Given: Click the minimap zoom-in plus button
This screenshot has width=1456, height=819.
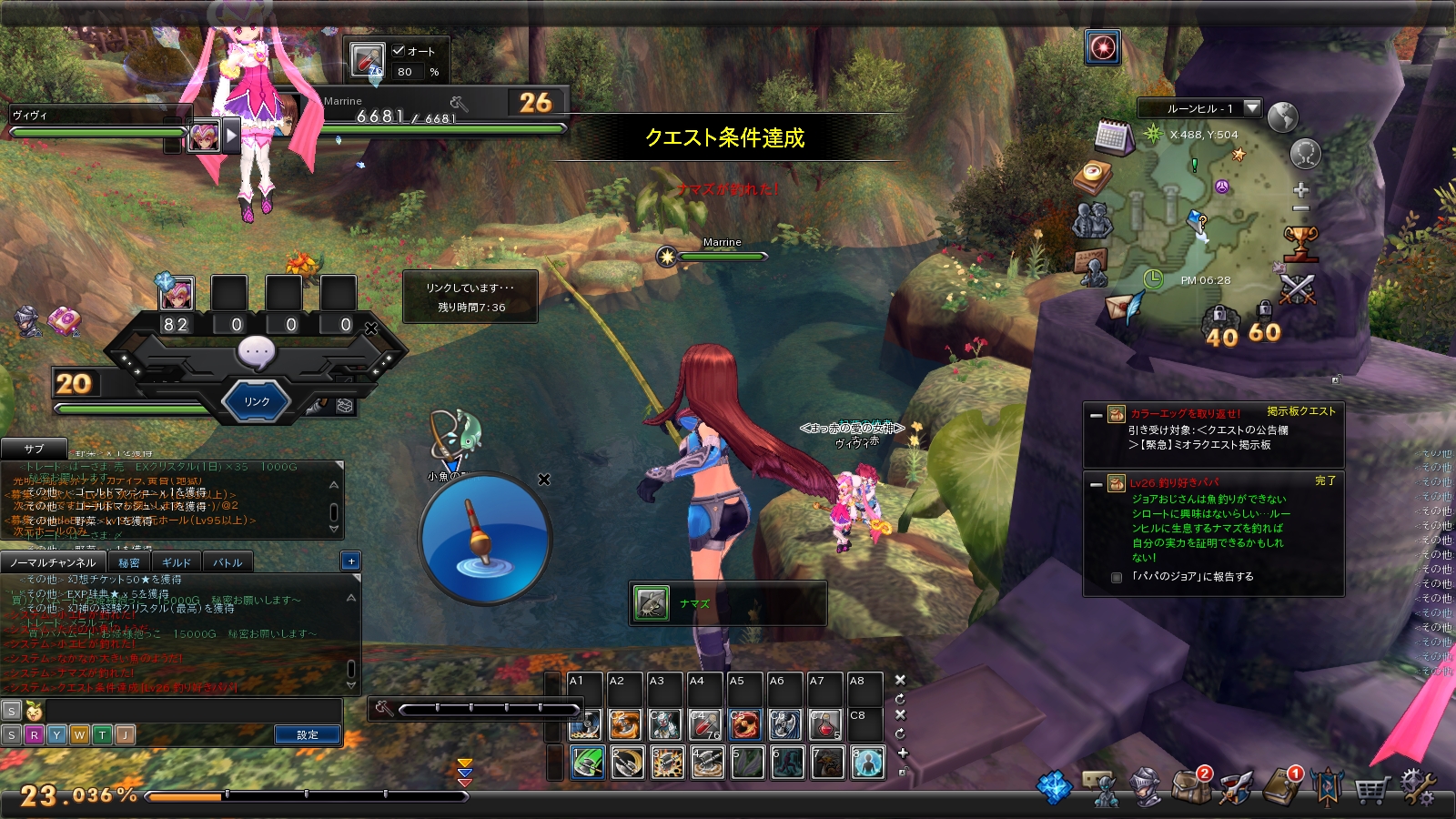Looking at the screenshot, I should coord(1301,190).
